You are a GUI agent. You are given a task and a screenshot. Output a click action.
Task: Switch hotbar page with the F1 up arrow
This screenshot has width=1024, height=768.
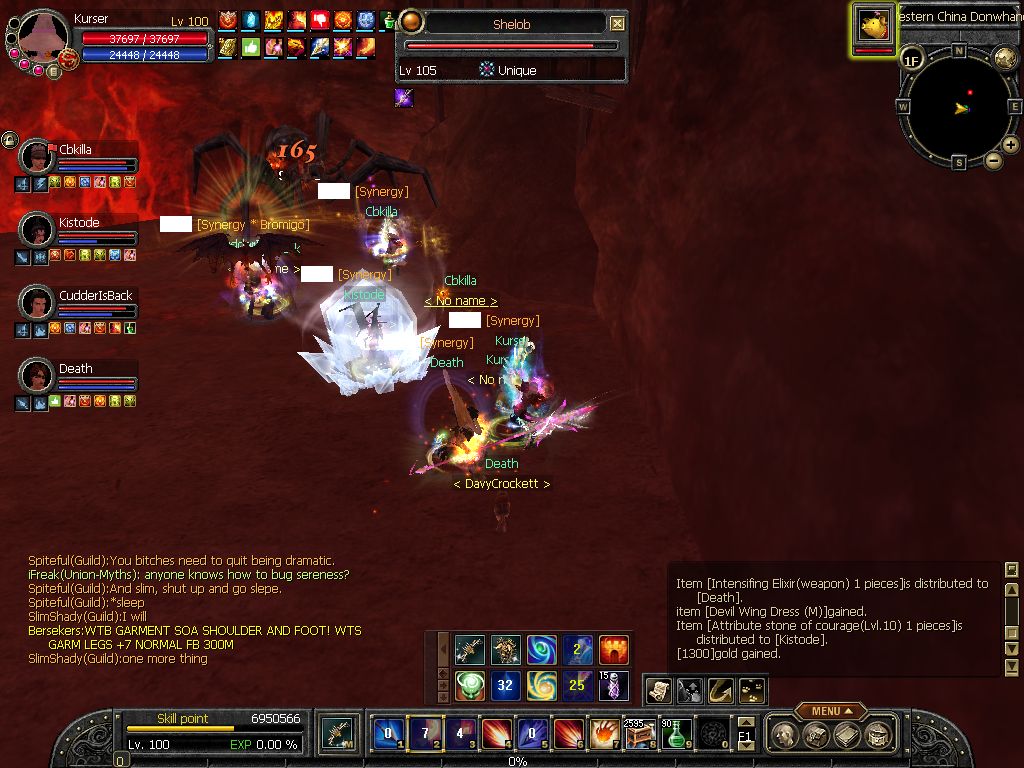(745, 722)
